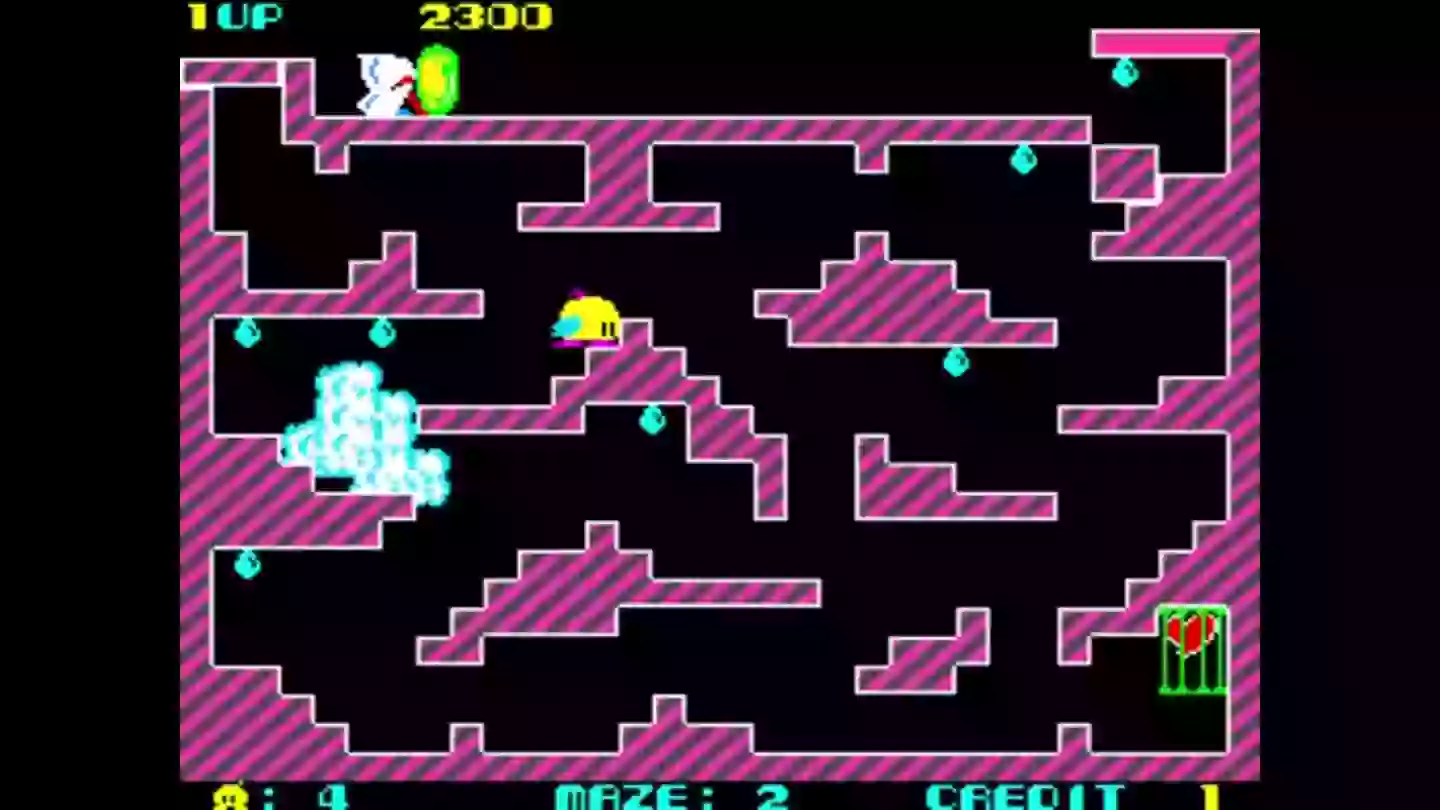This screenshot has height=810, width=1440.
Task: Select the score 2300 readout
Action: [482, 16]
